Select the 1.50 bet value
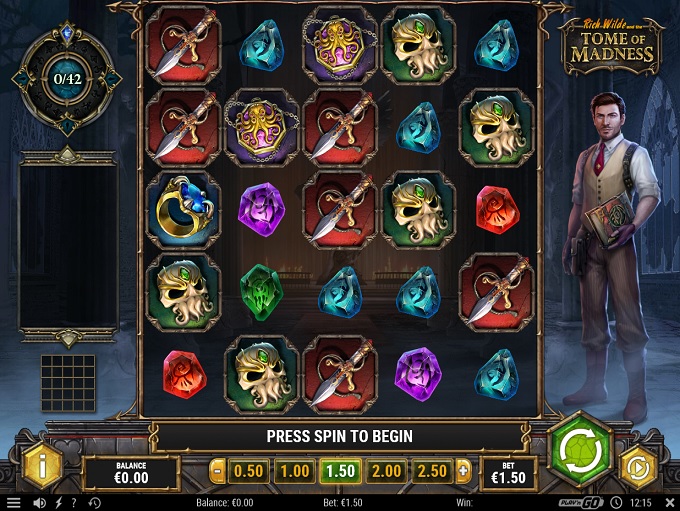The height and width of the screenshot is (511, 680). point(340,471)
